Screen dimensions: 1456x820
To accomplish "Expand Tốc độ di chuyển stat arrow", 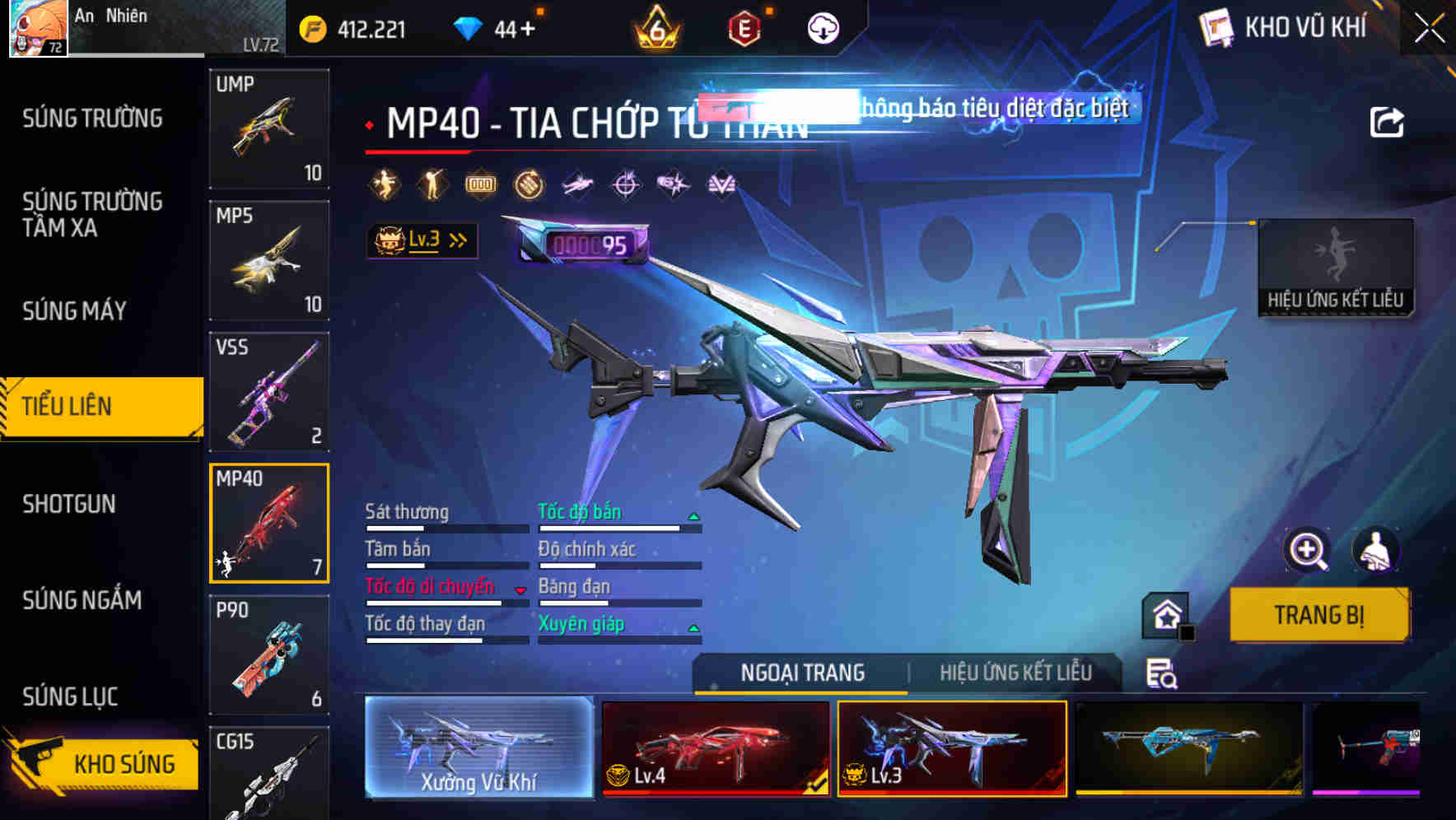I will pyautogui.click(x=520, y=589).
